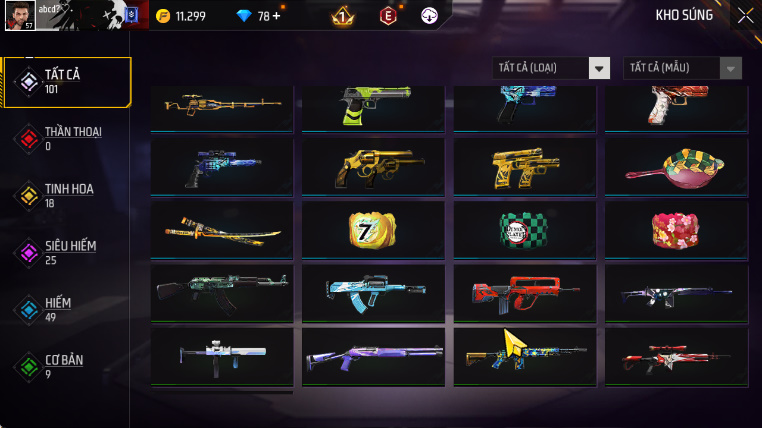
Task: Pick the green checkered Demon Slayer skin
Action: coord(525,230)
